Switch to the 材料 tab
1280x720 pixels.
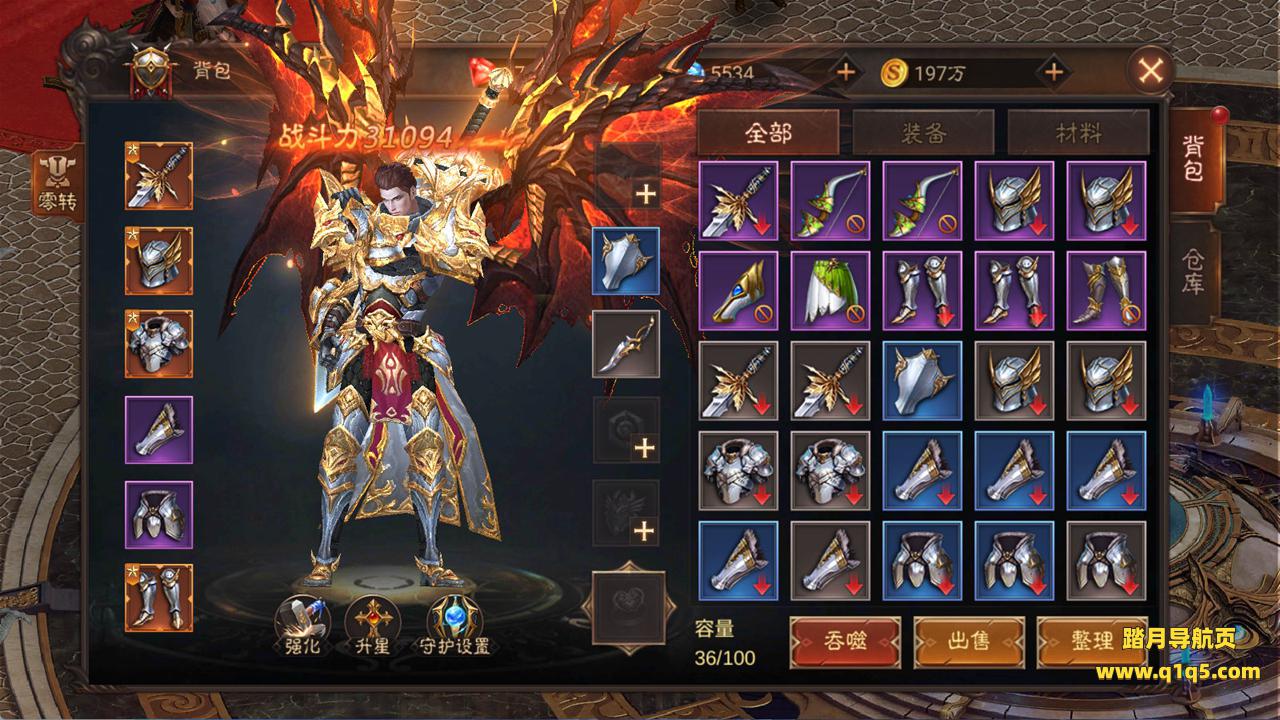(1078, 133)
